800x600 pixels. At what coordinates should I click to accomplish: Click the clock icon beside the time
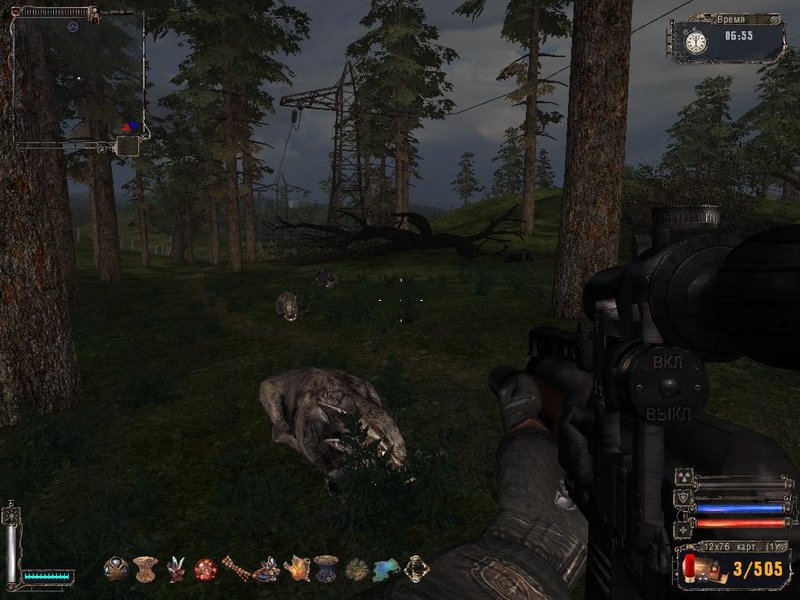(696, 40)
